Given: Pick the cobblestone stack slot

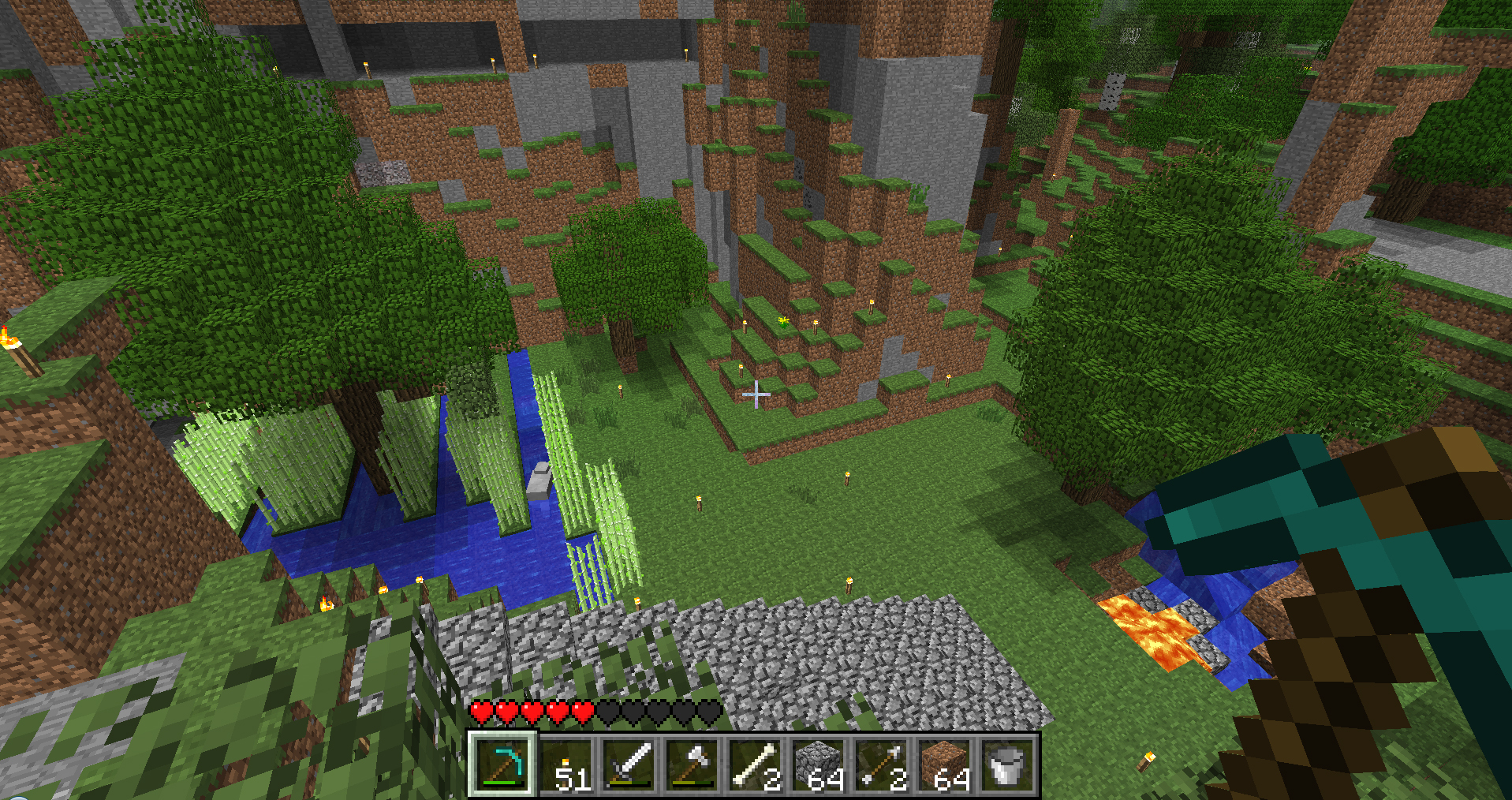Looking at the screenshot, I should [818, 764].
